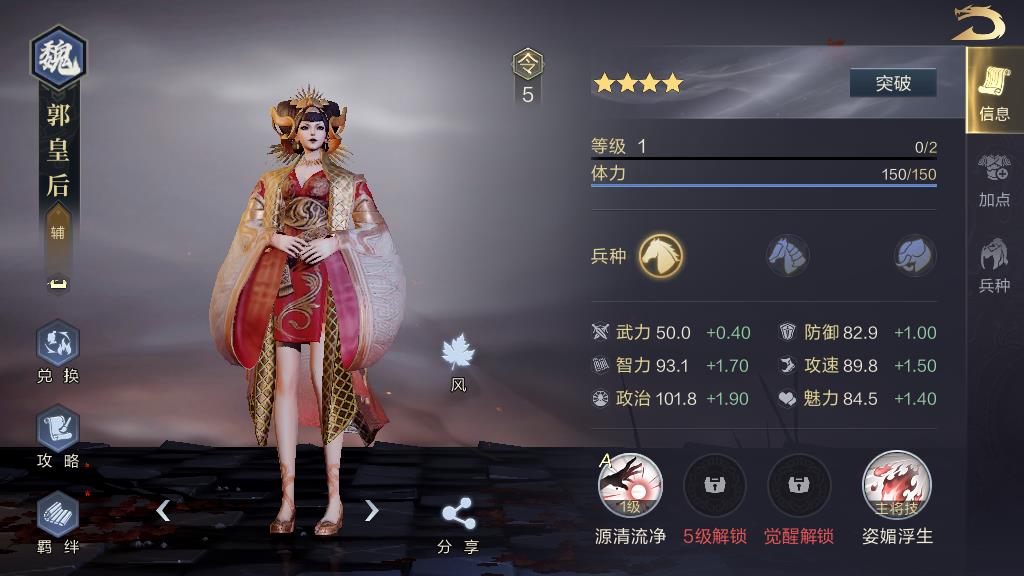The image size is (1024, 576).
Task: Share this hero via 分享 button
Action: (x=458, y=524)
